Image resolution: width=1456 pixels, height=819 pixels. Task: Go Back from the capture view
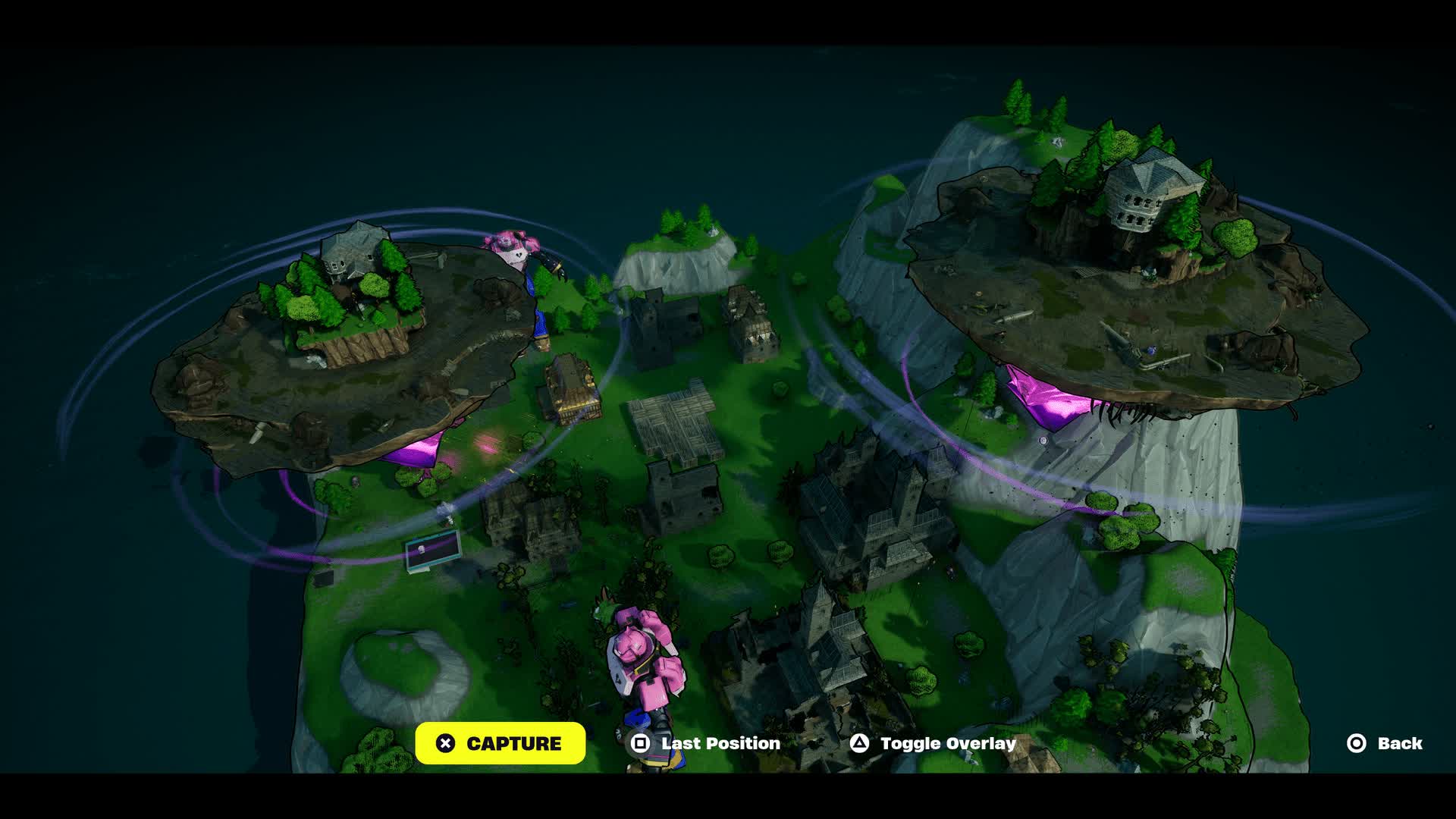click(x=1385, y=743)
